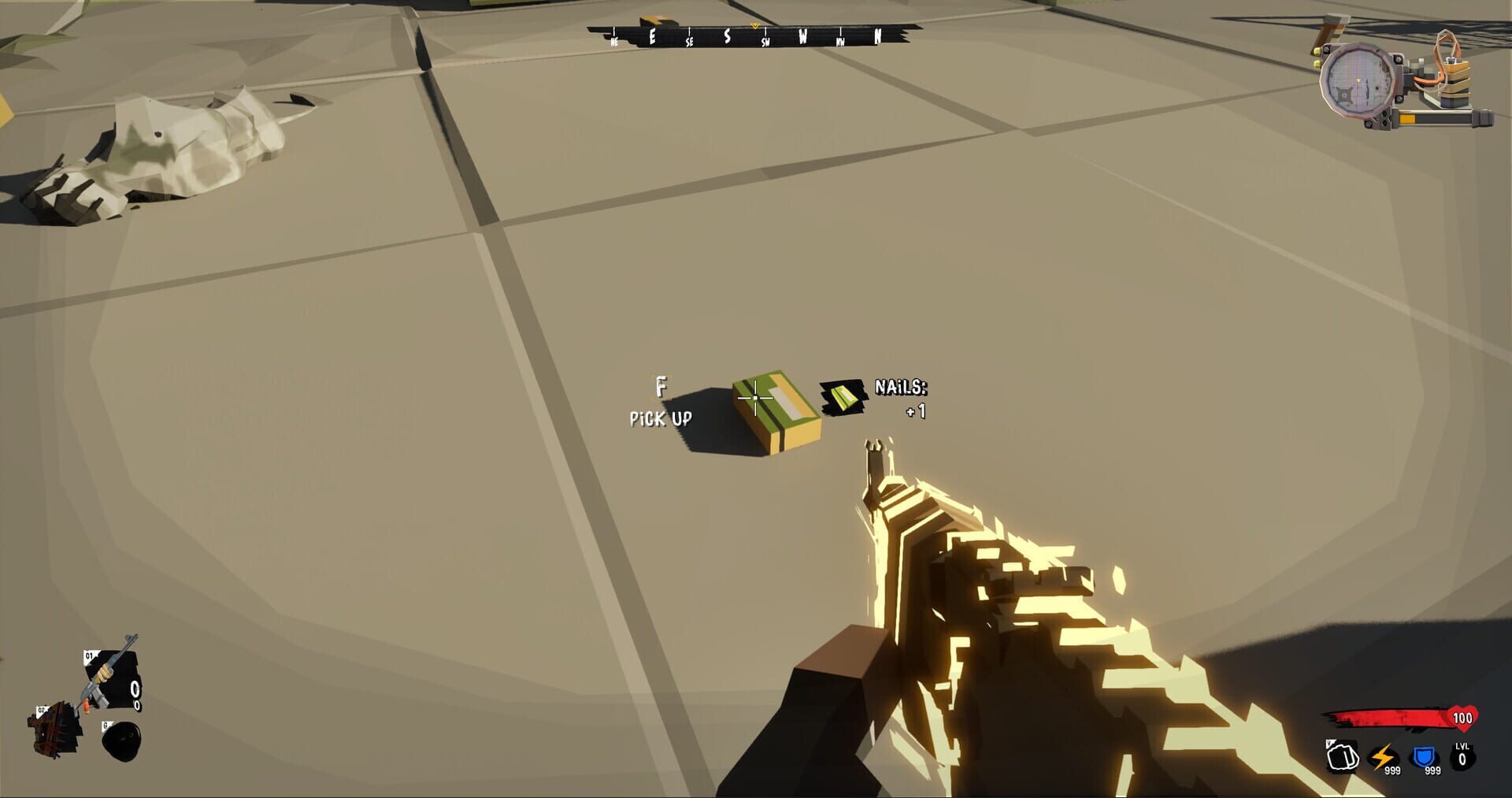
Task: Click the S direction on the compass
Action: click(x=728, y=36)
